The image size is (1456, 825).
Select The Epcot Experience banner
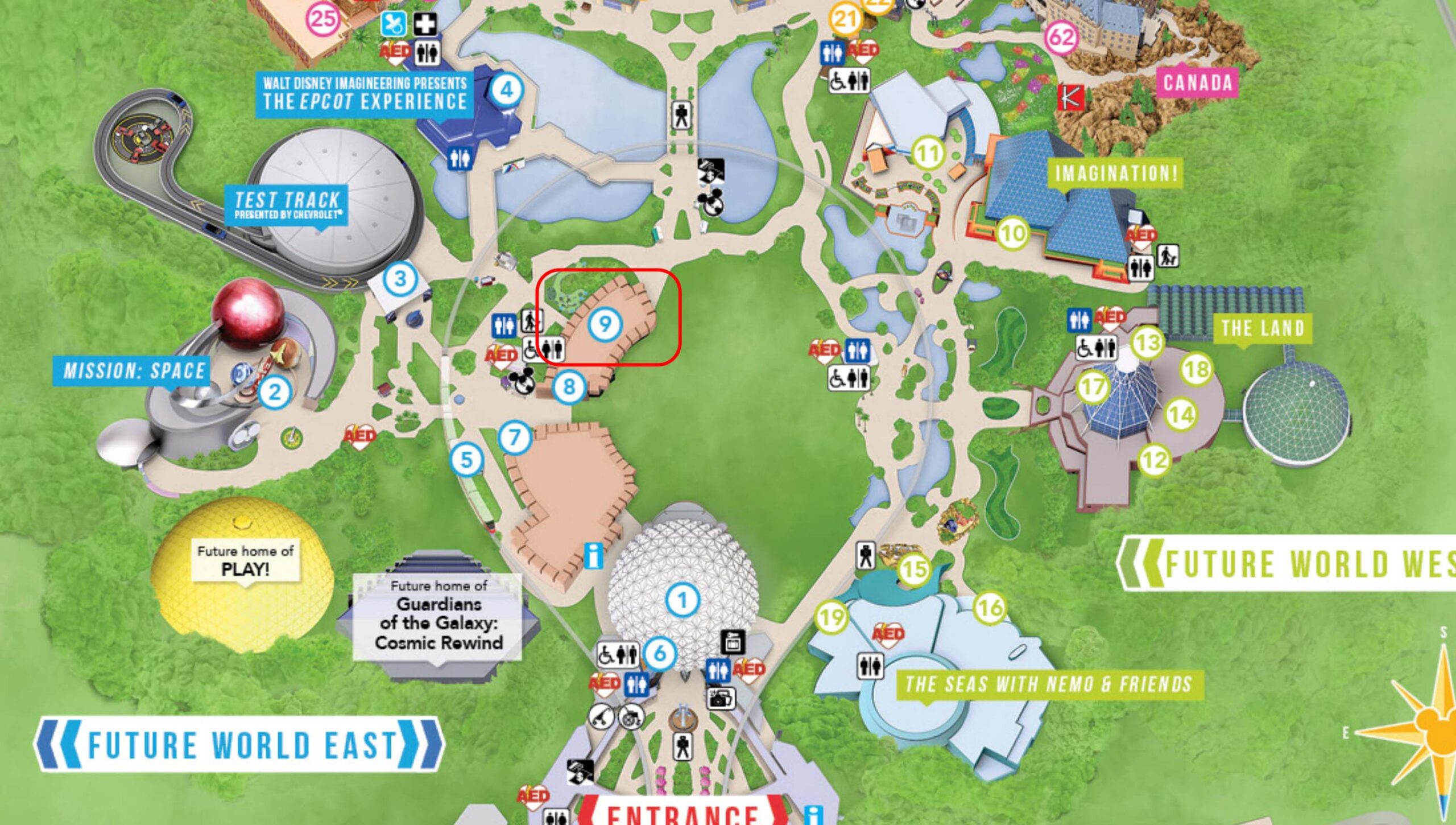coord(364,94)
